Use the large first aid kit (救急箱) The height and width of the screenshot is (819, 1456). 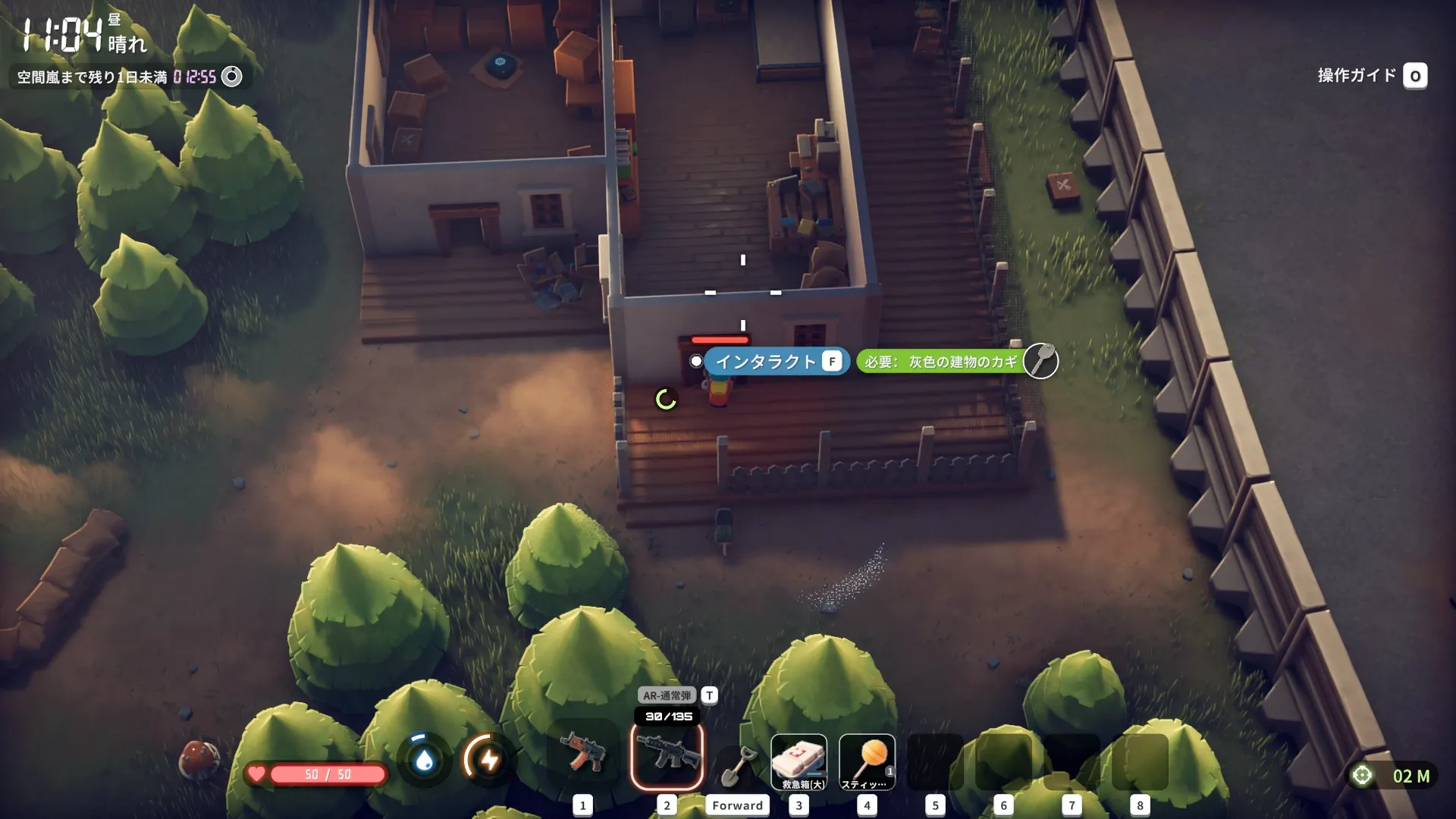[x=799, y=761]
